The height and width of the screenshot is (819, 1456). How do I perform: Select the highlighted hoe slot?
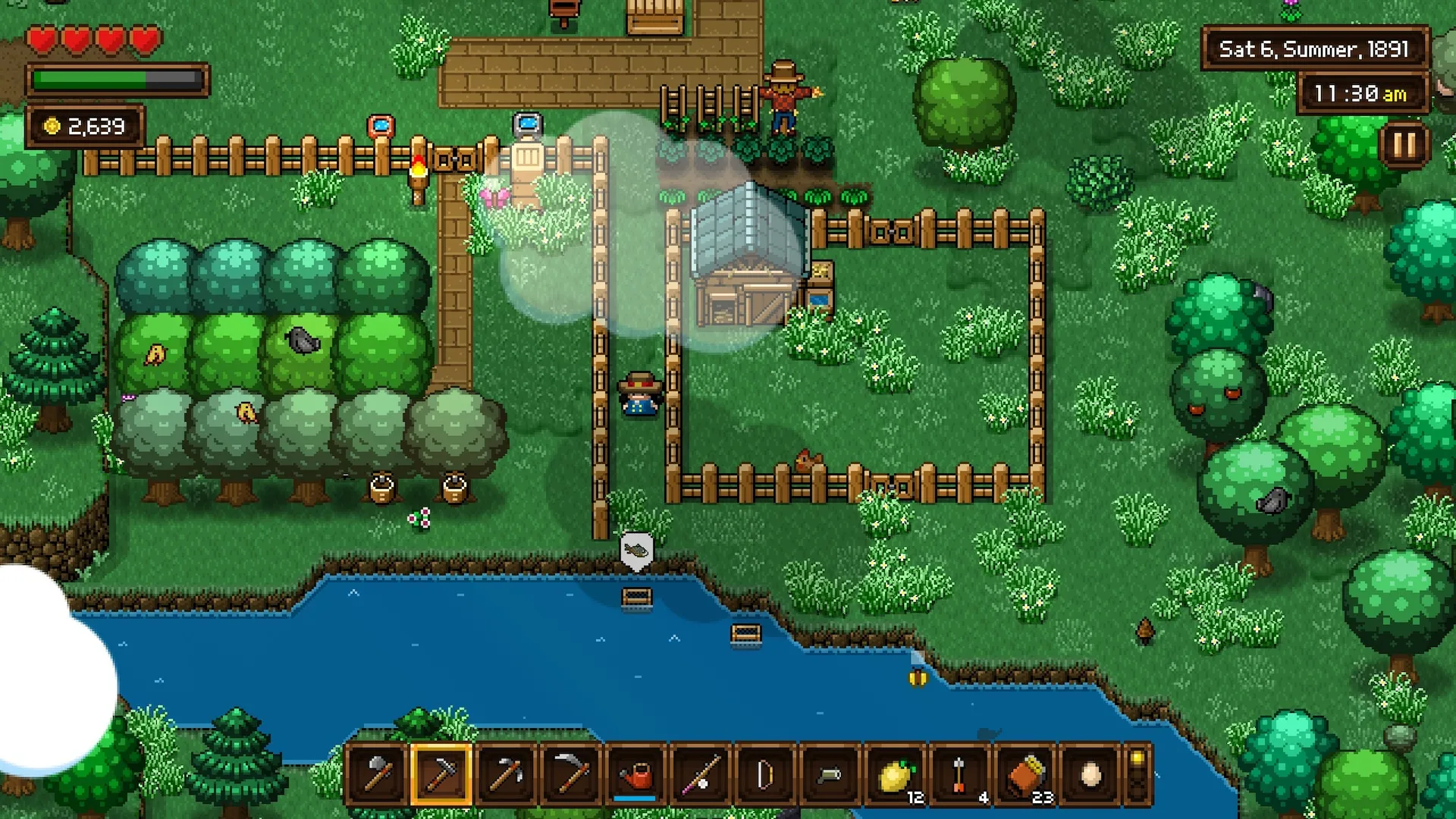[x=441, y=774]
